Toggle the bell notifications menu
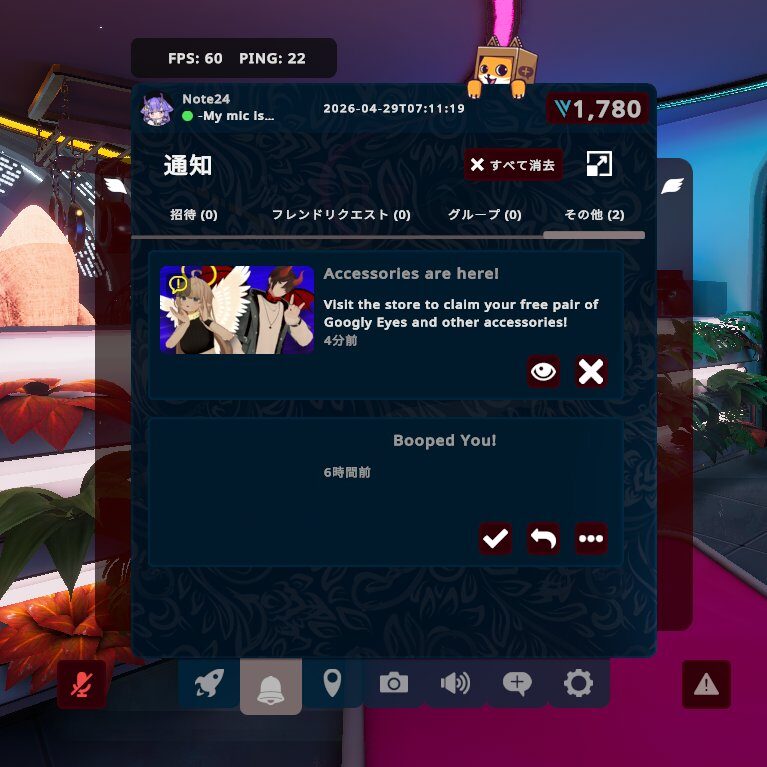This screenshot has height=767, width=767. point(270,687)
